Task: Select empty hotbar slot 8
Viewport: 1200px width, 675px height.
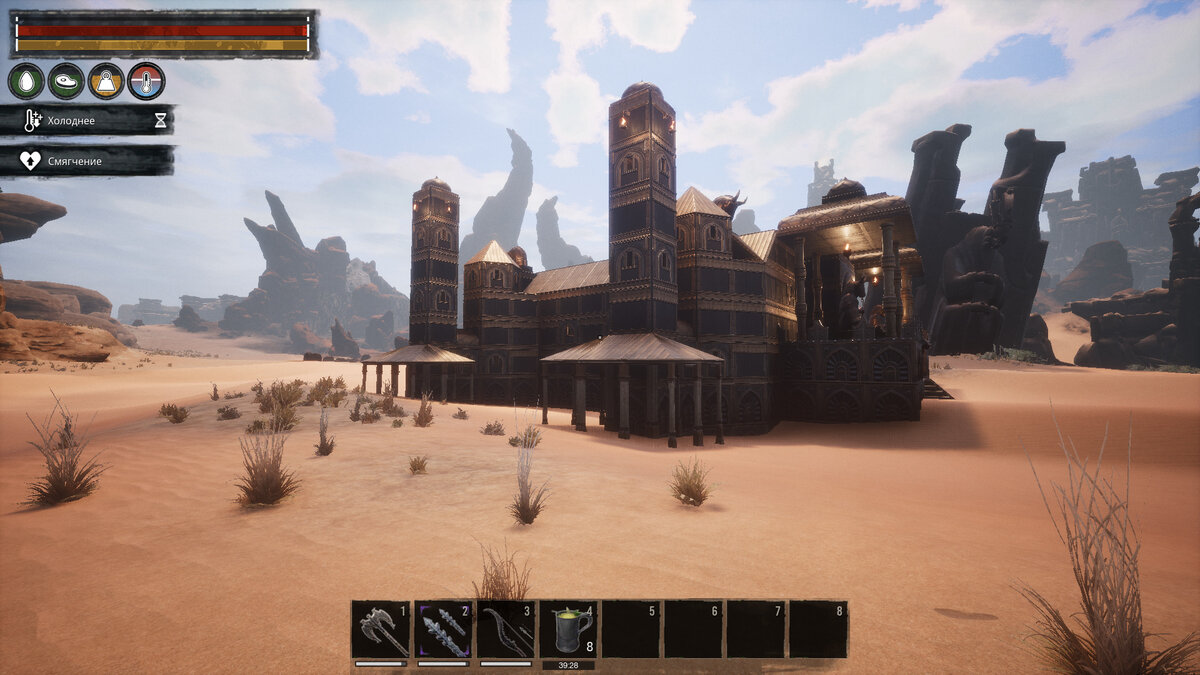Action: pyautogui.click(x=818, y=629)
